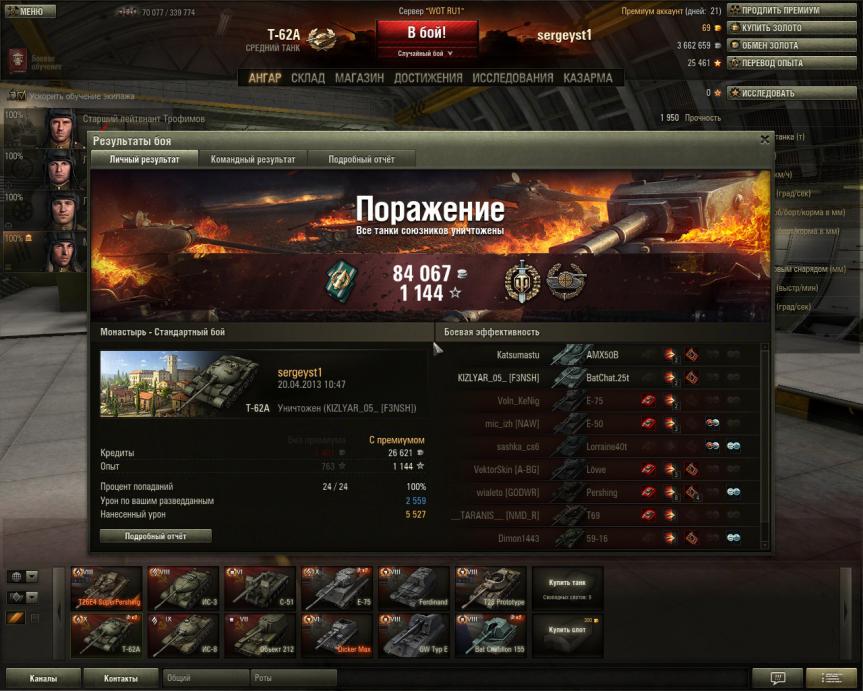Image resolution: width=863 pixels, height=691 pixels.
Task: Switch to the «Казарма» section
Action: [587, 78]
